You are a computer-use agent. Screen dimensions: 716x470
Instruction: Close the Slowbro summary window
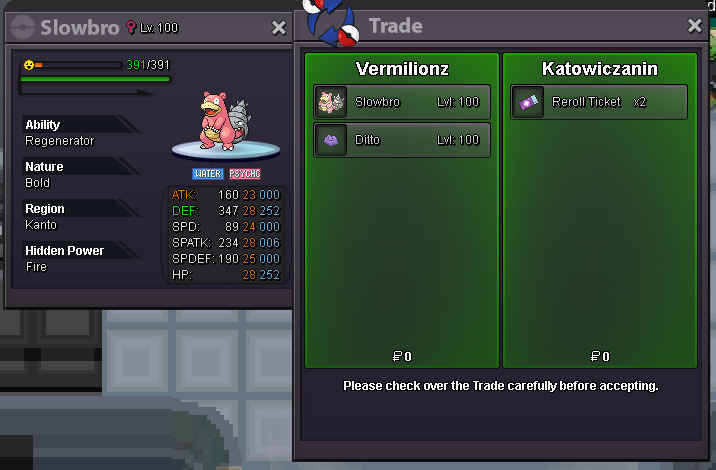pyautogui.click(x=279, y=28)
